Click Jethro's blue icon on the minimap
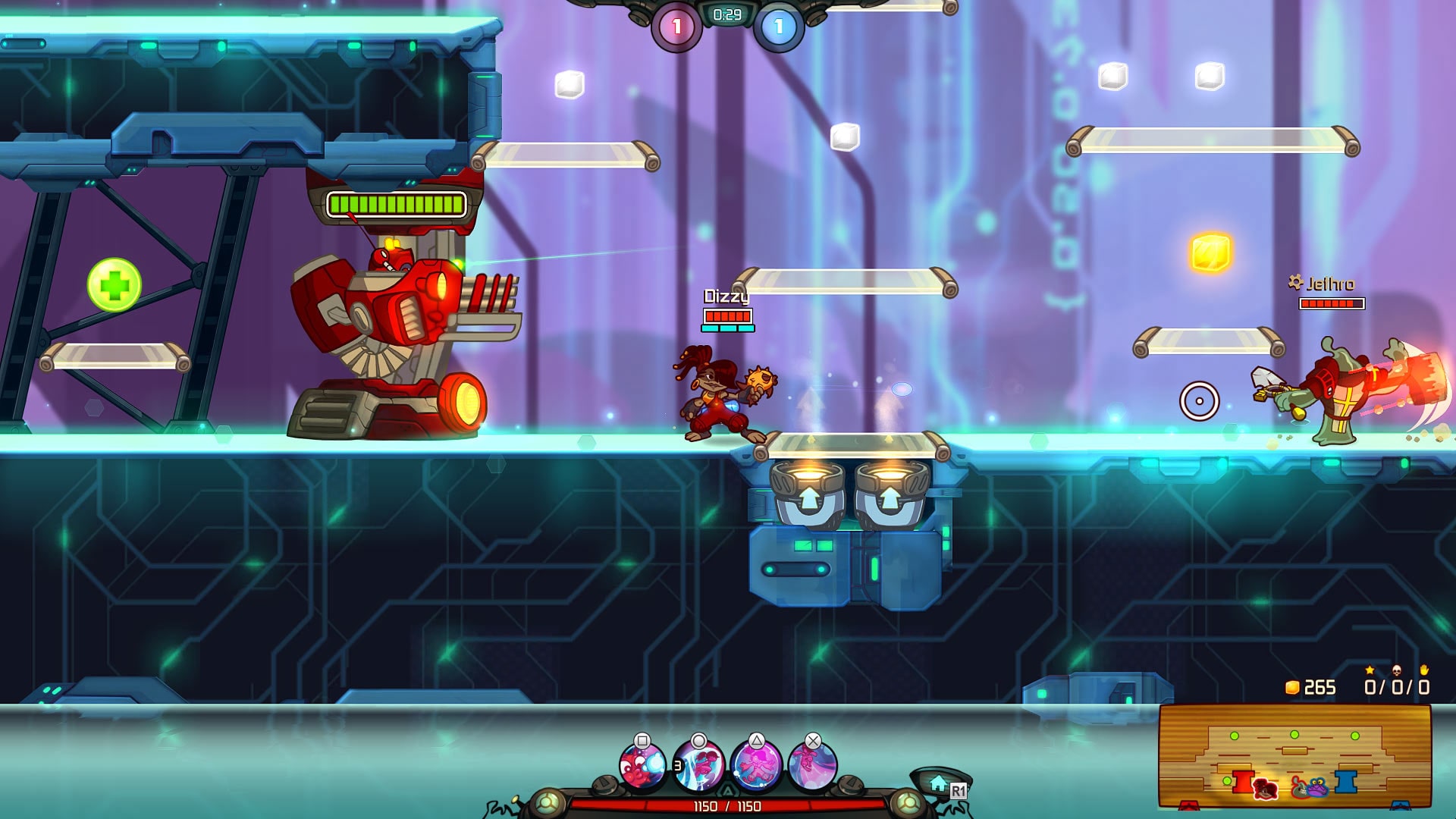The width and height of the screenshot is (1456, 819). point(1316,787)
